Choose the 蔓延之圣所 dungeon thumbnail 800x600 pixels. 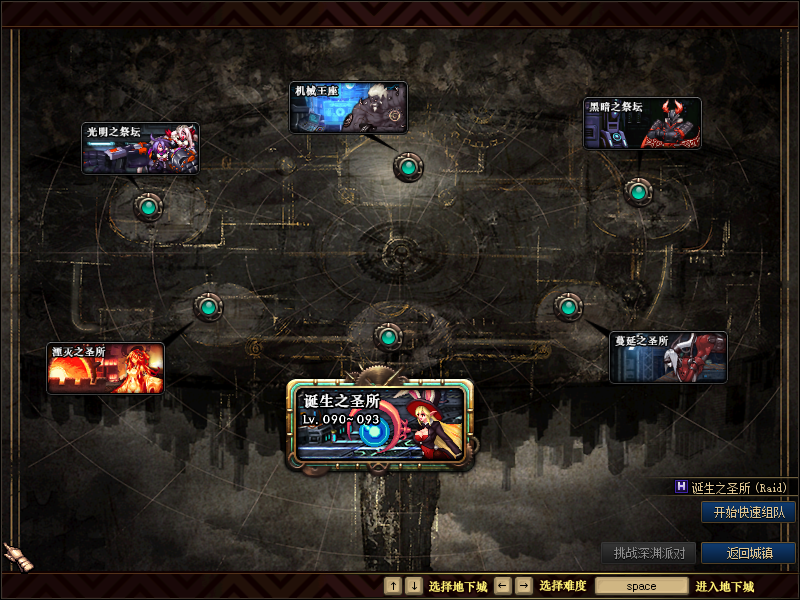click(668, 357)
